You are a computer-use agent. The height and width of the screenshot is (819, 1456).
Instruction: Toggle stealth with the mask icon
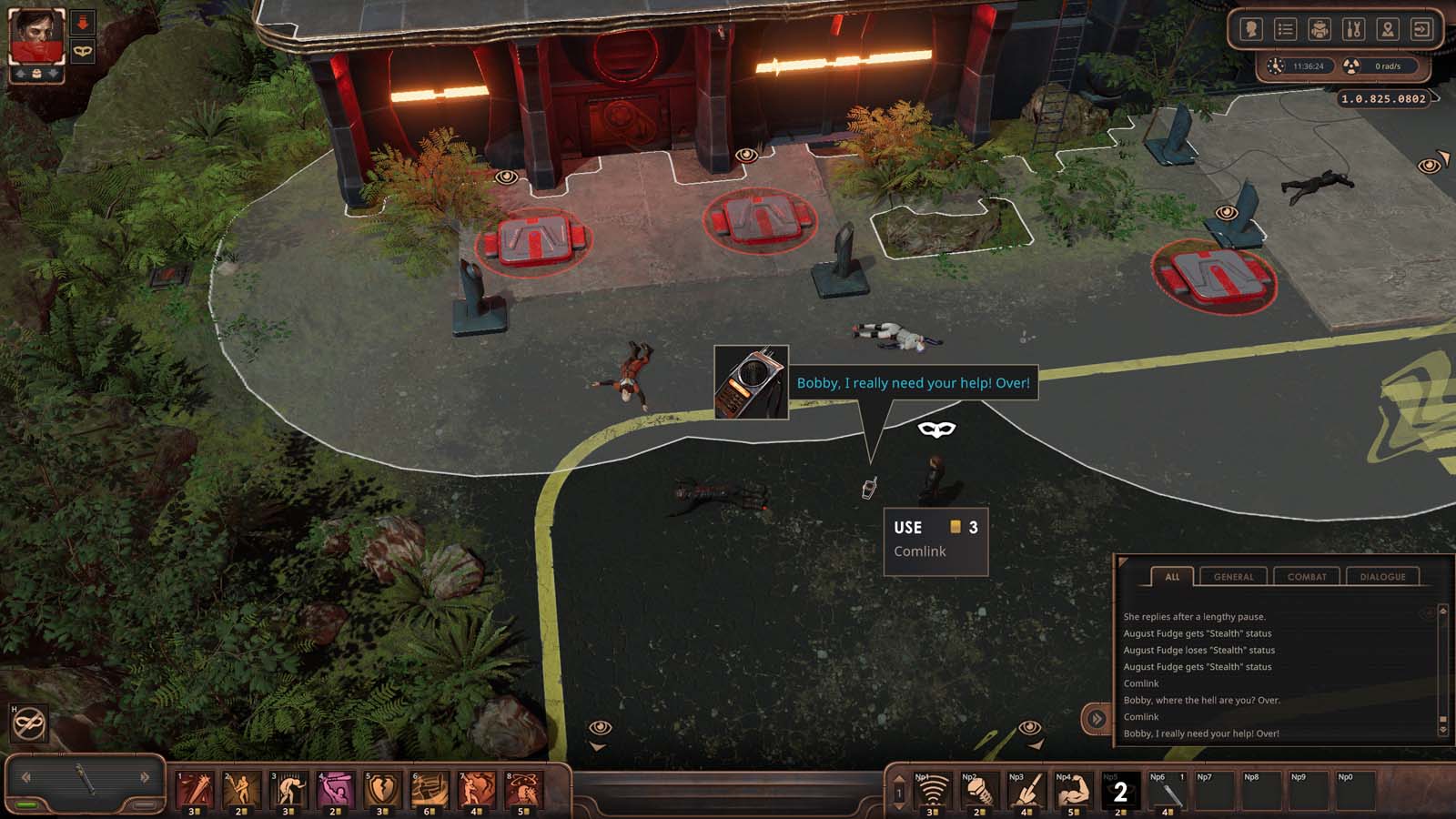tap(82, 52)
